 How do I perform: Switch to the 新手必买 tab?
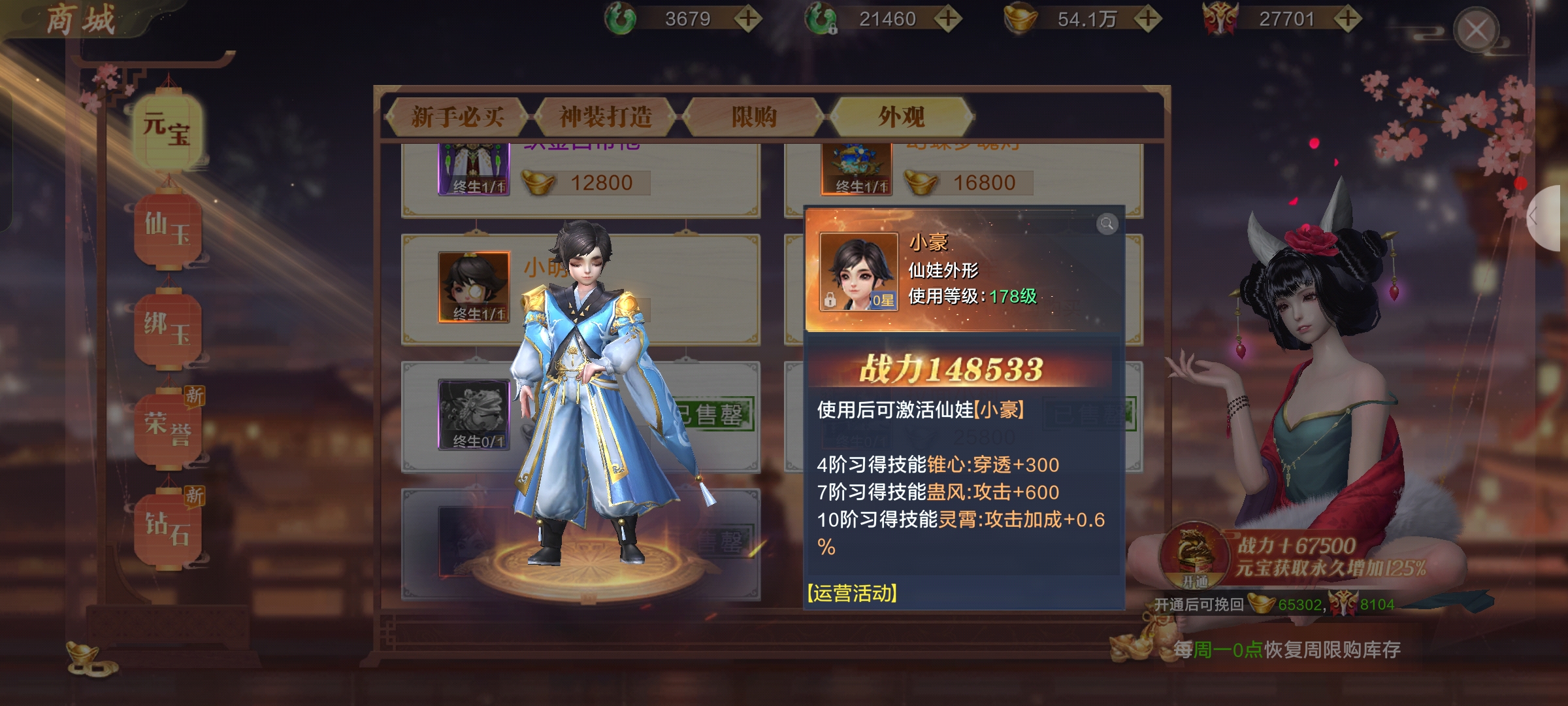(x=457, y=118)
